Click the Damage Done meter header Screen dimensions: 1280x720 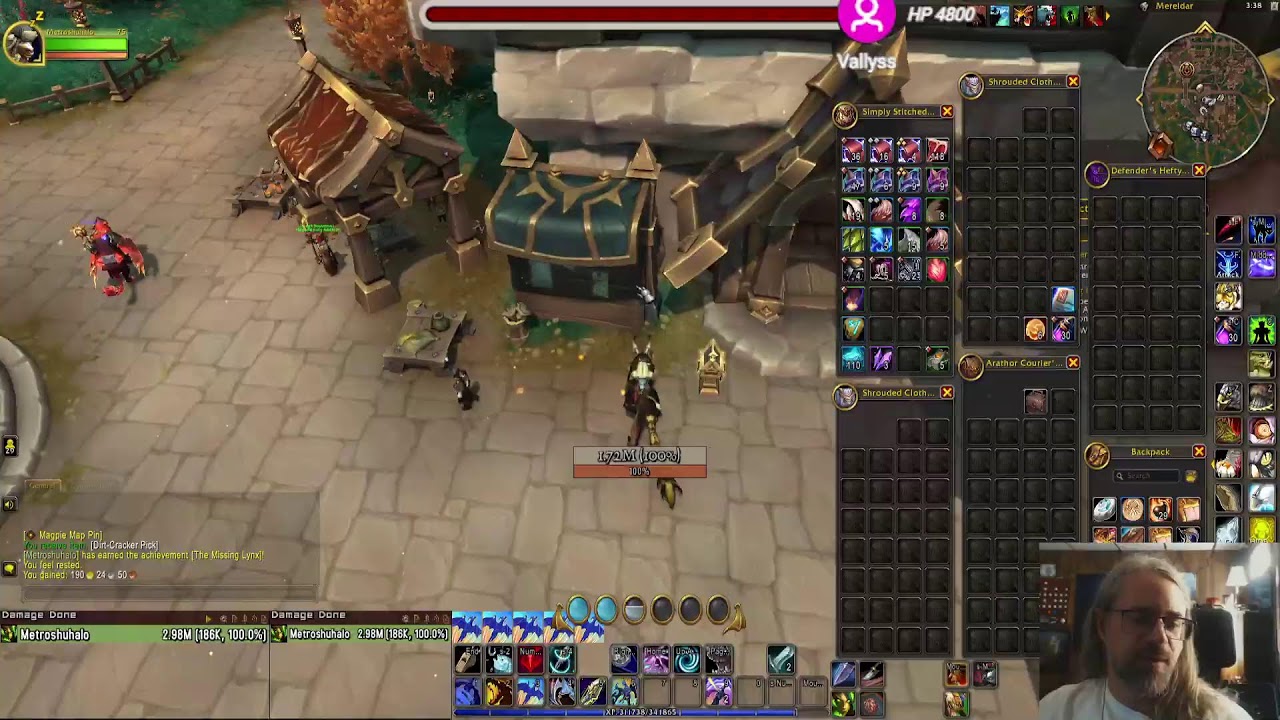tap(38, 615)
